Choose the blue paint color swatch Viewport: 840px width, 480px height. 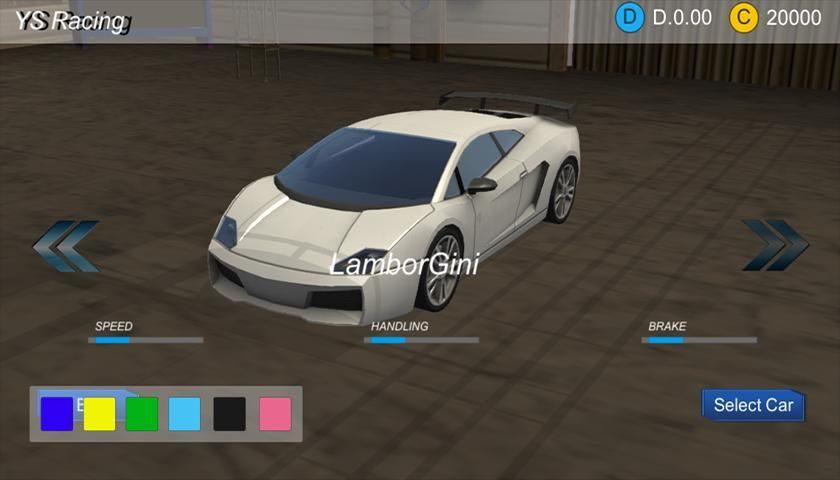(57, 414)
